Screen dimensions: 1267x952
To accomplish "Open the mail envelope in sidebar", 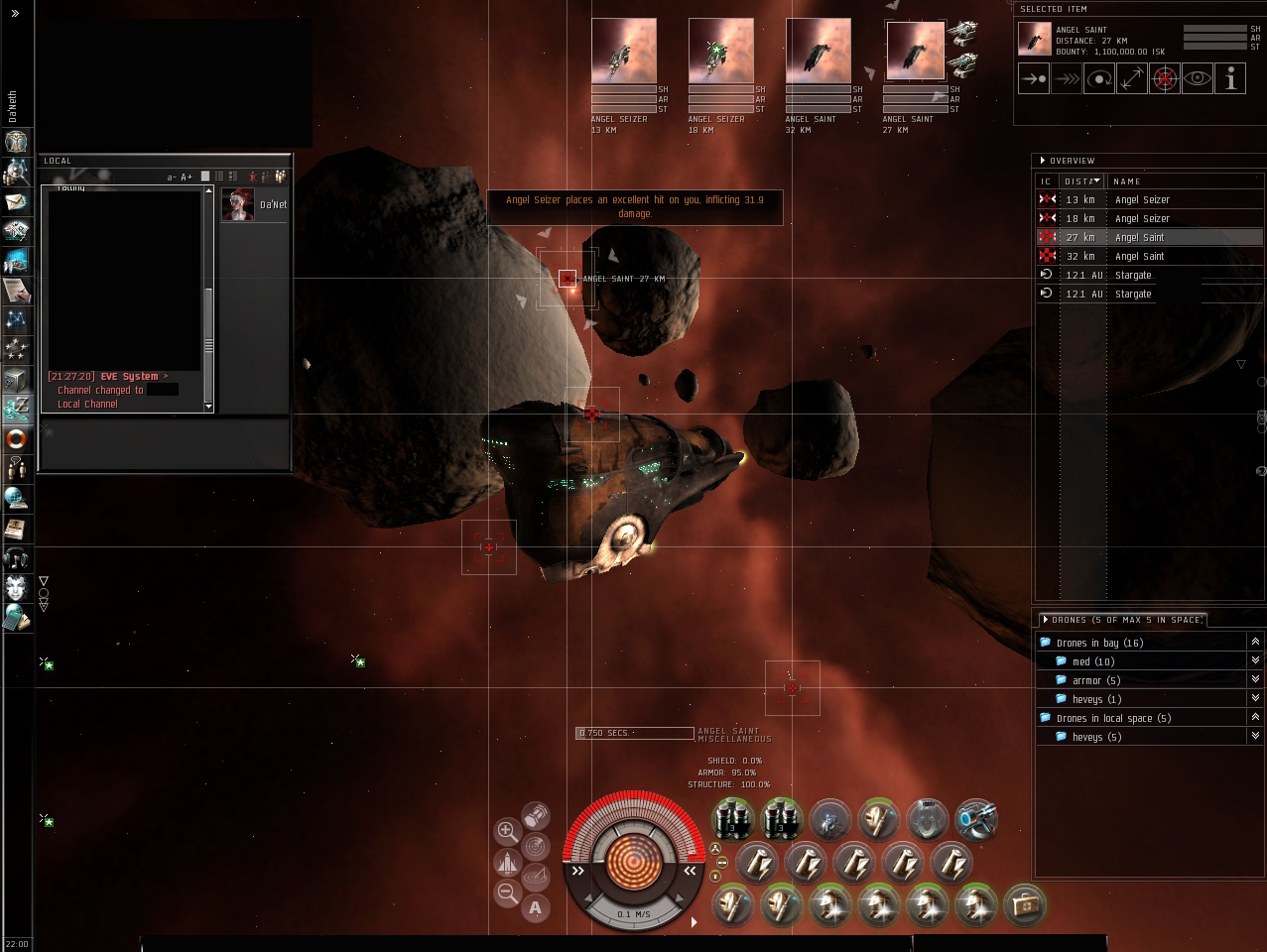I will click(16, 201).
